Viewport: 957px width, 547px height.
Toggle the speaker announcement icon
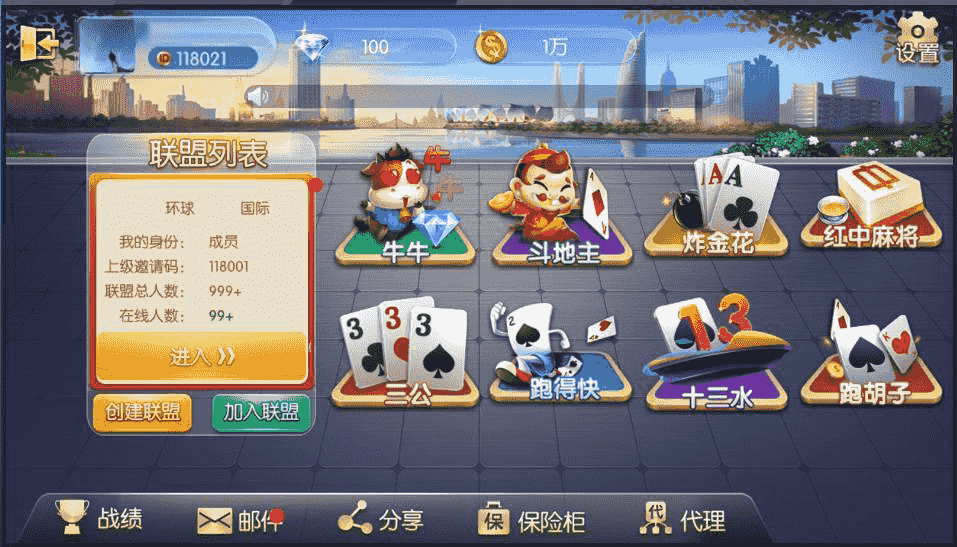pyautogui.click(x=258, y=97)
